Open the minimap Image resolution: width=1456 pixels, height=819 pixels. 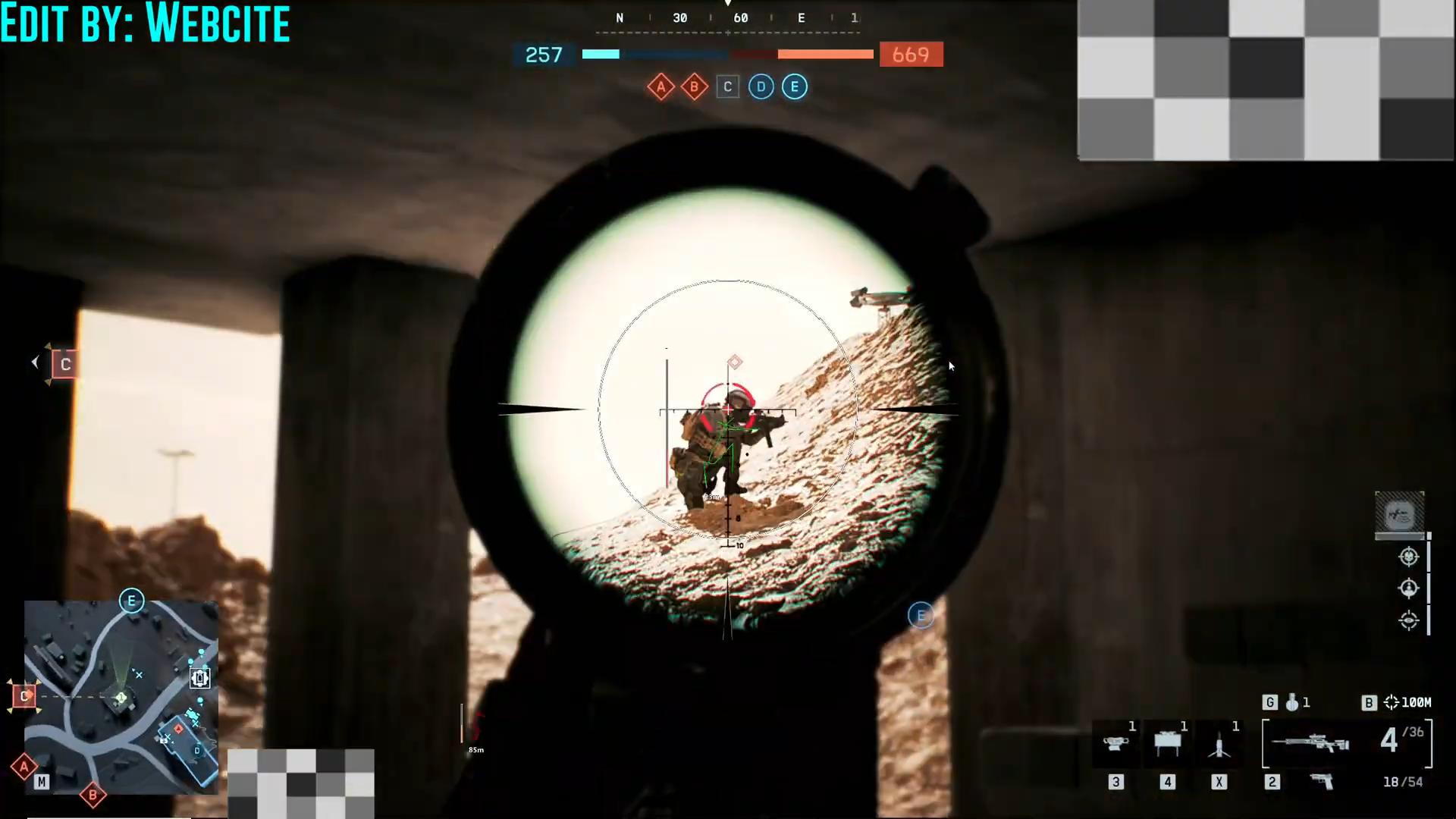[121, 697]
